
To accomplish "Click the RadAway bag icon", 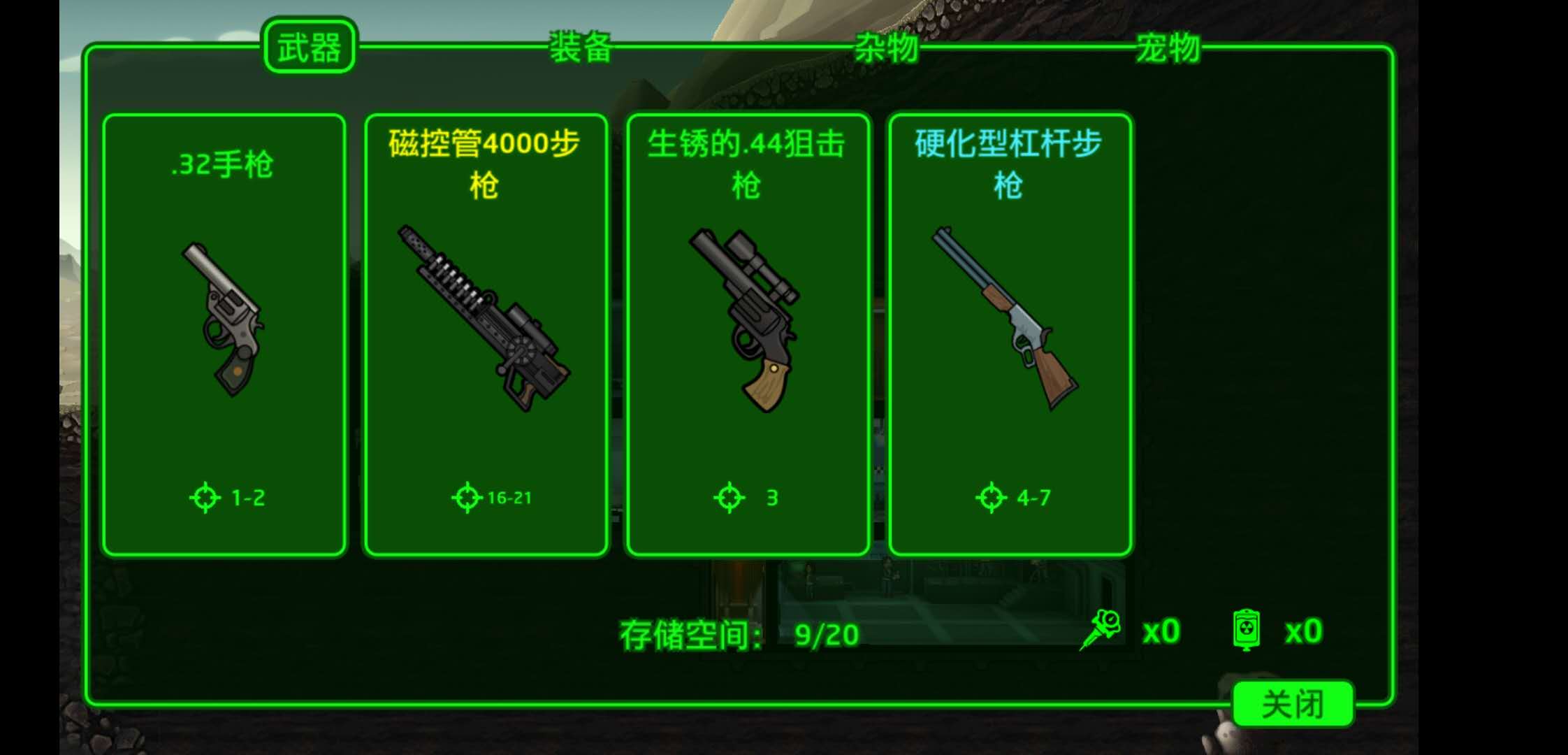I will 1250,628.
